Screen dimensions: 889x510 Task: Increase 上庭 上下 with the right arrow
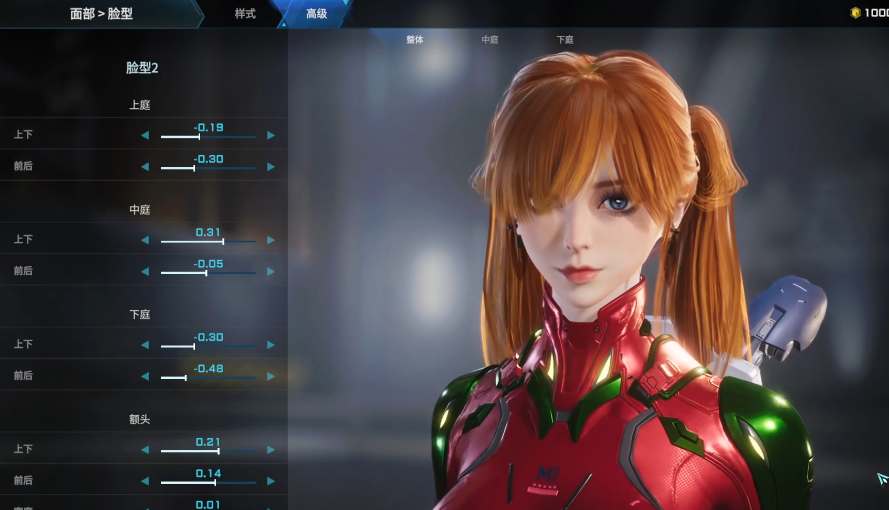[x=271, y=136]
